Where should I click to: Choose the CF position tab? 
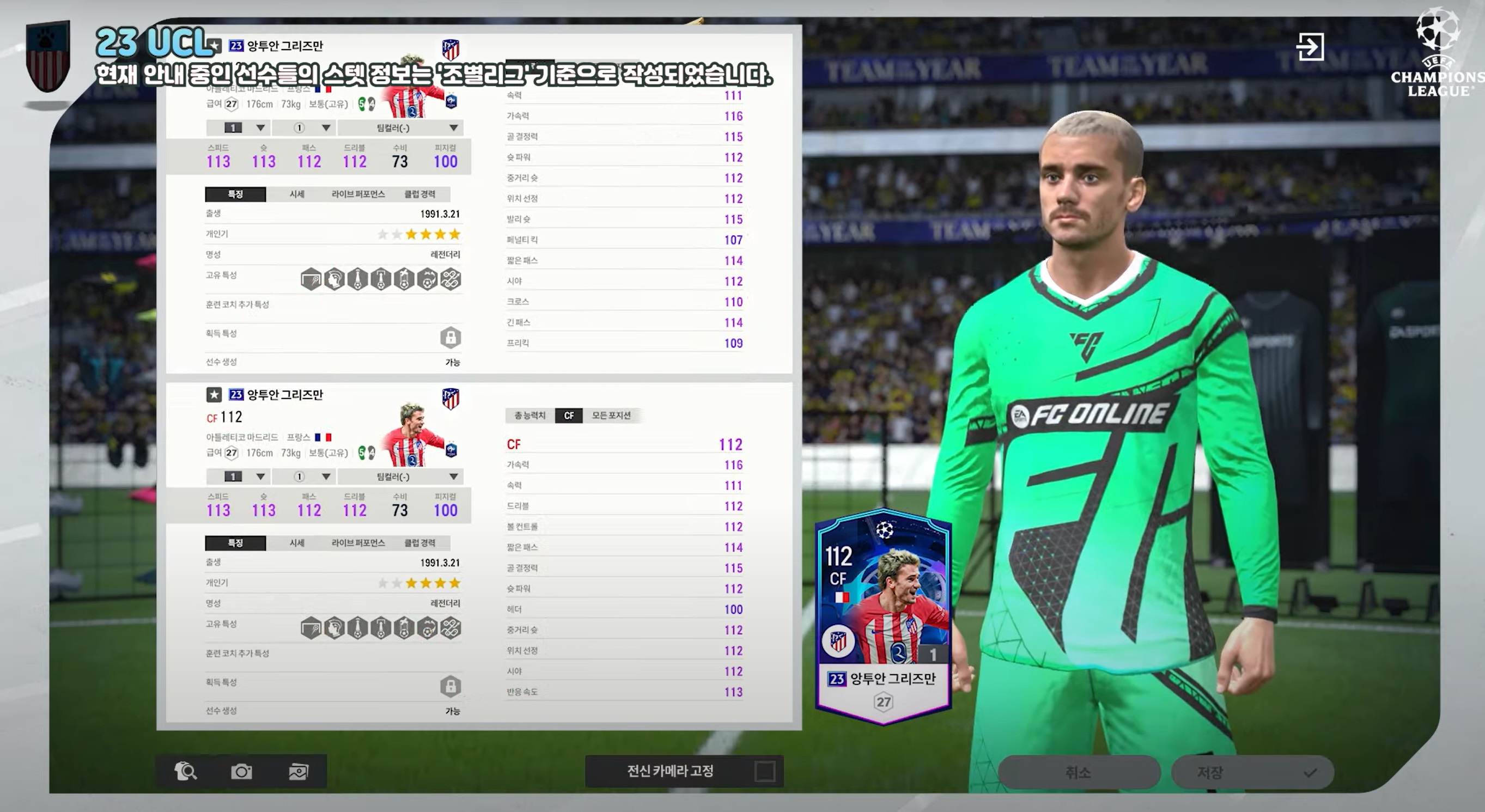[x=568, y=416]
